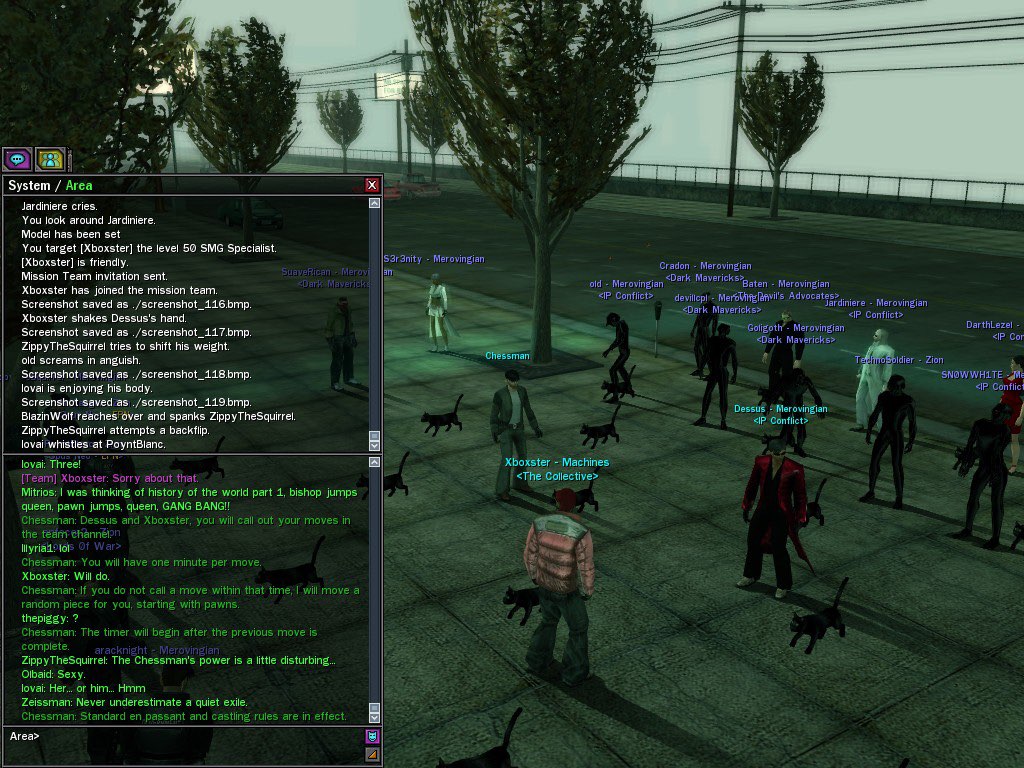This screenshot has width=1024, height=768.
Task: Click the purple mask emote icon
Action: 372,737
